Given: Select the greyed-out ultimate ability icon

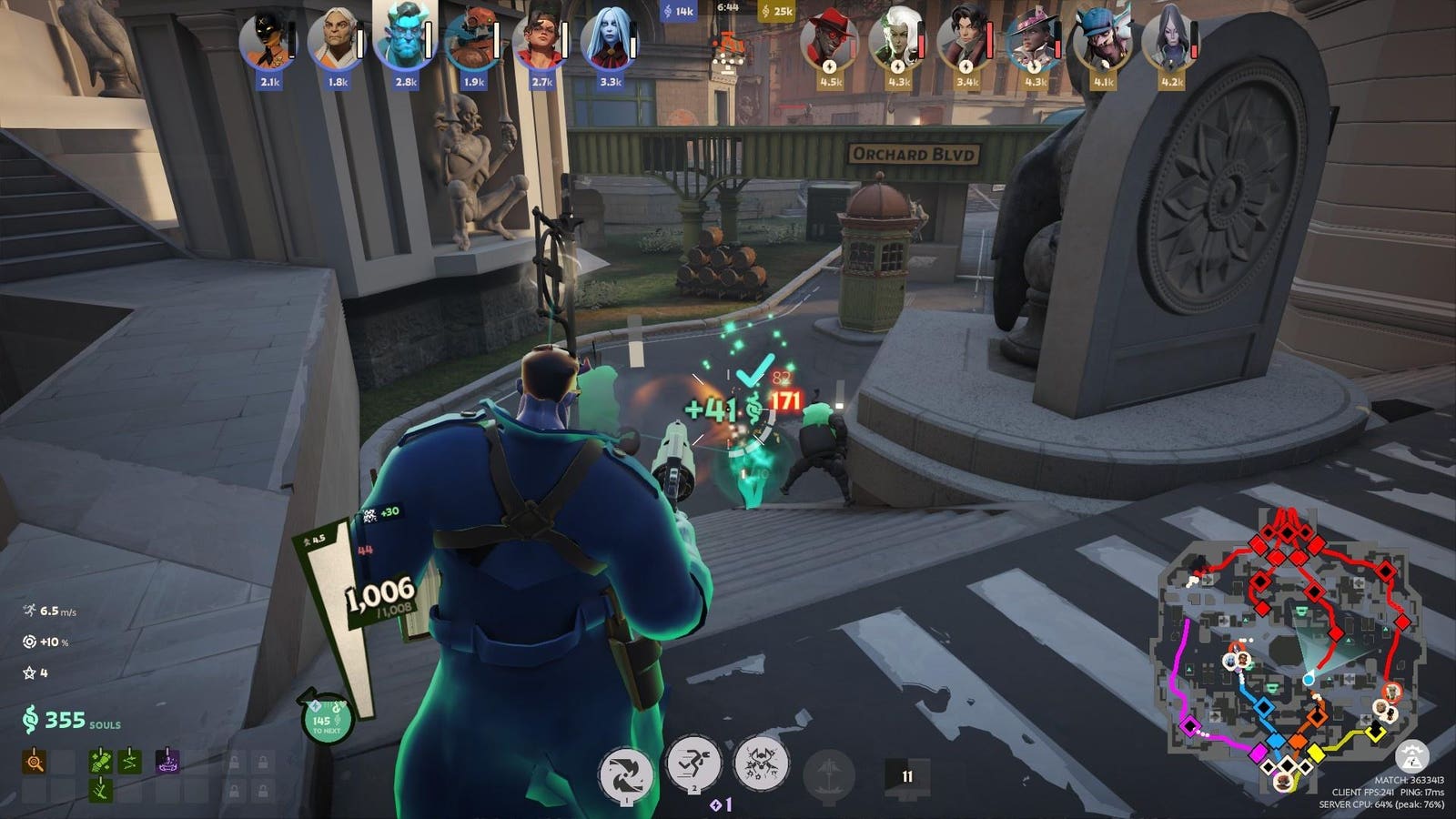Looking at the screenshot, I should tap(829, 775).
